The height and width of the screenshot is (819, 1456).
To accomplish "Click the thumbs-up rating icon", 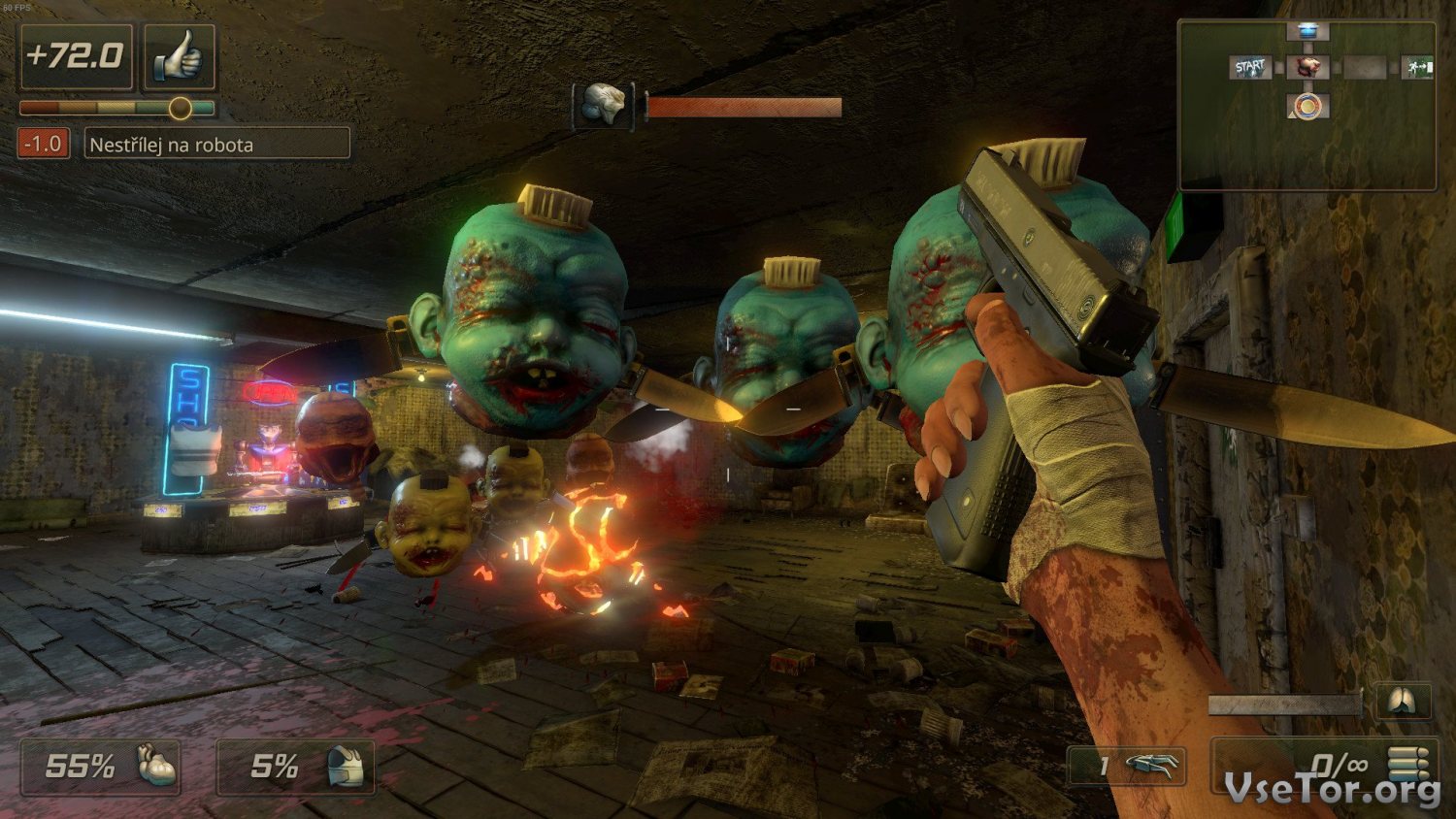I will click(x=180, y=58).
